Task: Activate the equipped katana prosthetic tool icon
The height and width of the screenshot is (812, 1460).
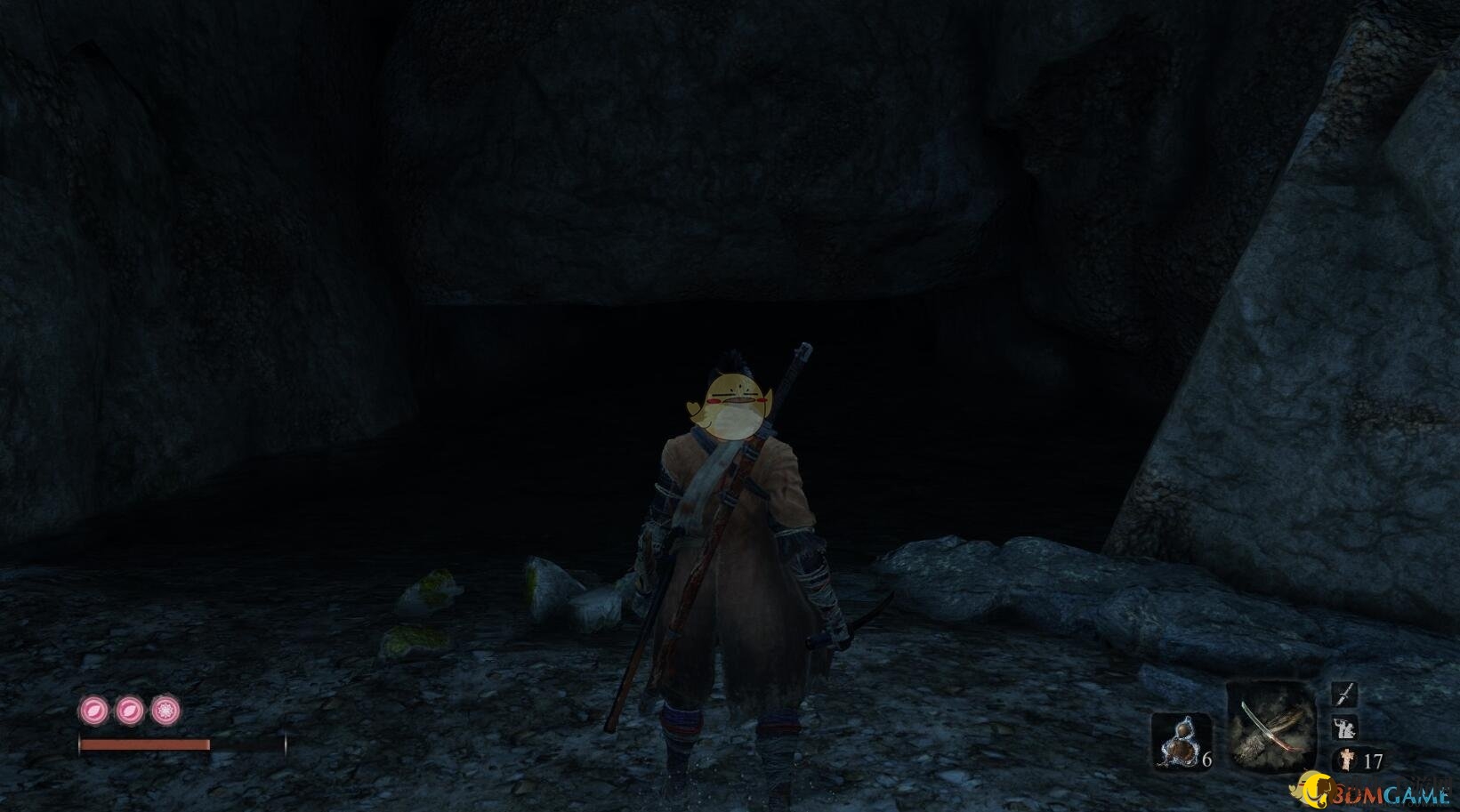Action: click(x=1270, y=726)
